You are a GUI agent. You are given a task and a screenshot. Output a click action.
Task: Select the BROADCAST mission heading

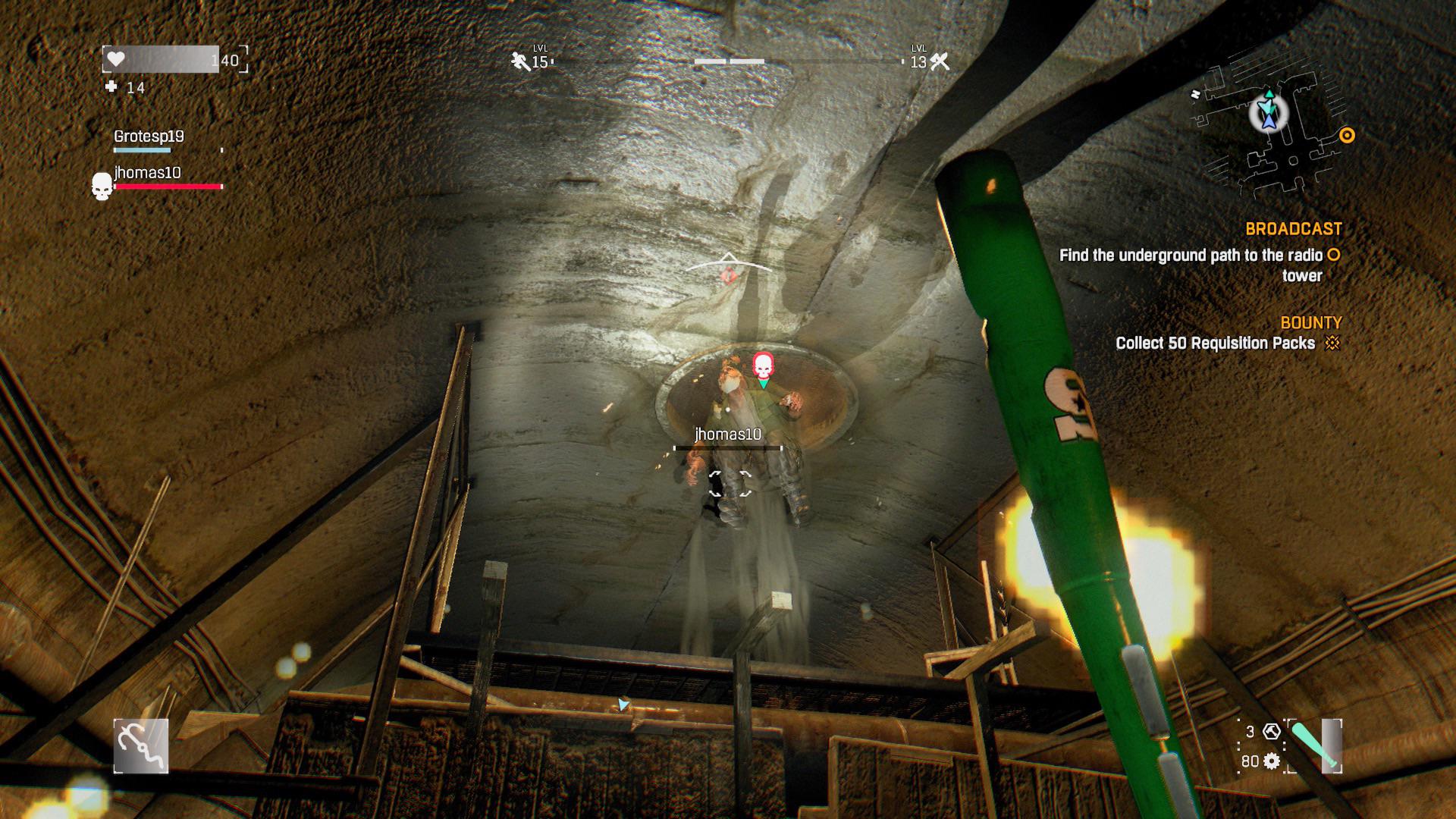click(1294, 227)
